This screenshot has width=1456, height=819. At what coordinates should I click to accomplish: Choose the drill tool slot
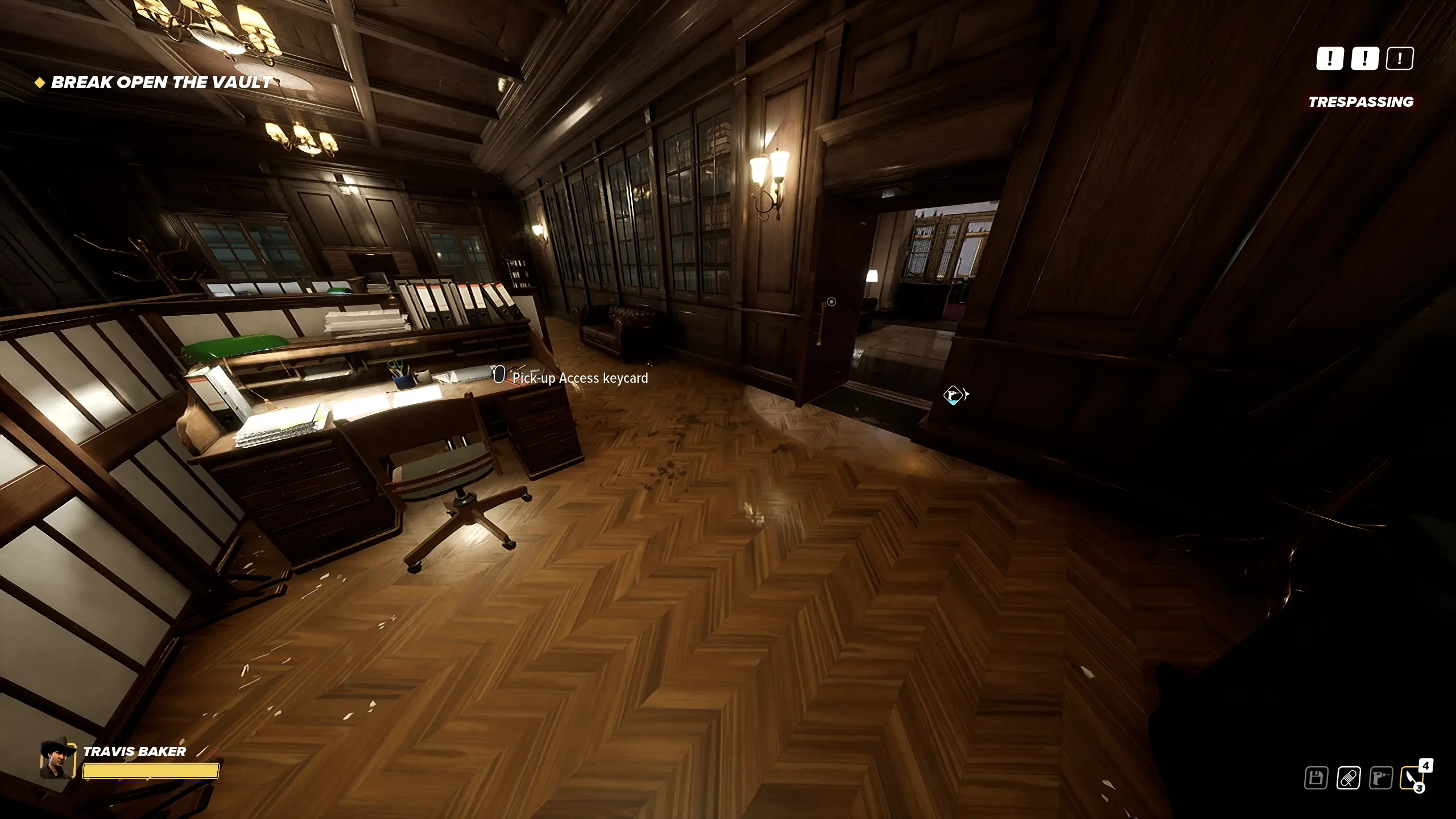click(x=1380, y=778)
